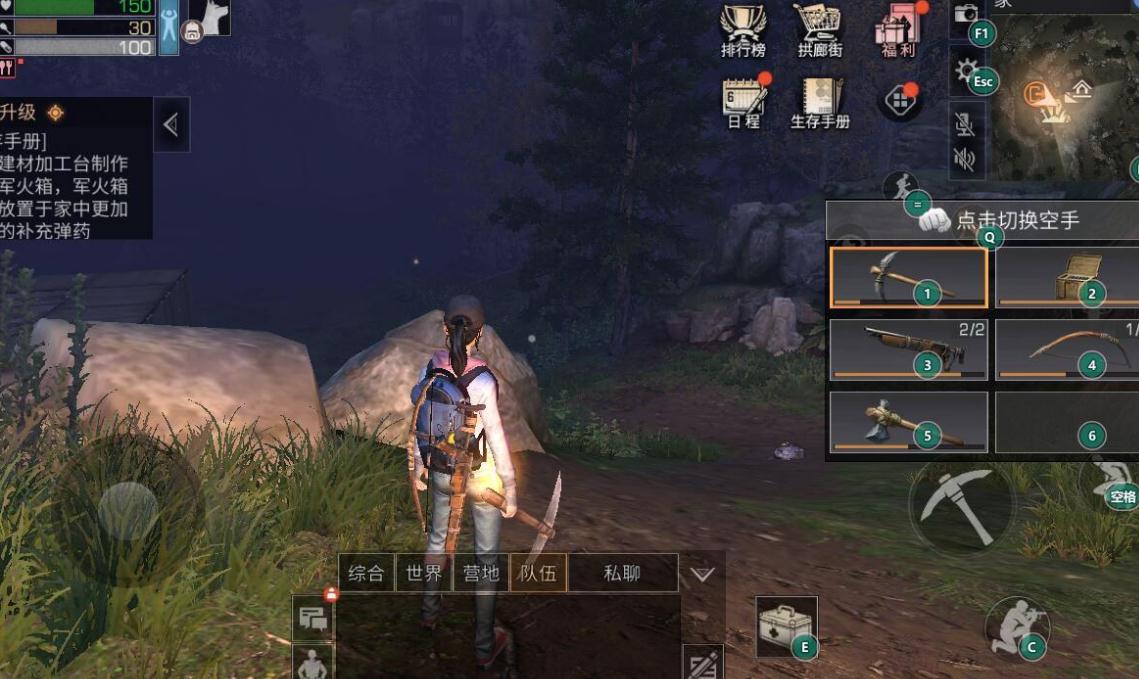The height and width of the screenshot is (679, 1139).
Task: Select the pickaxe weapon slot
Action: [x=908, y=277]
